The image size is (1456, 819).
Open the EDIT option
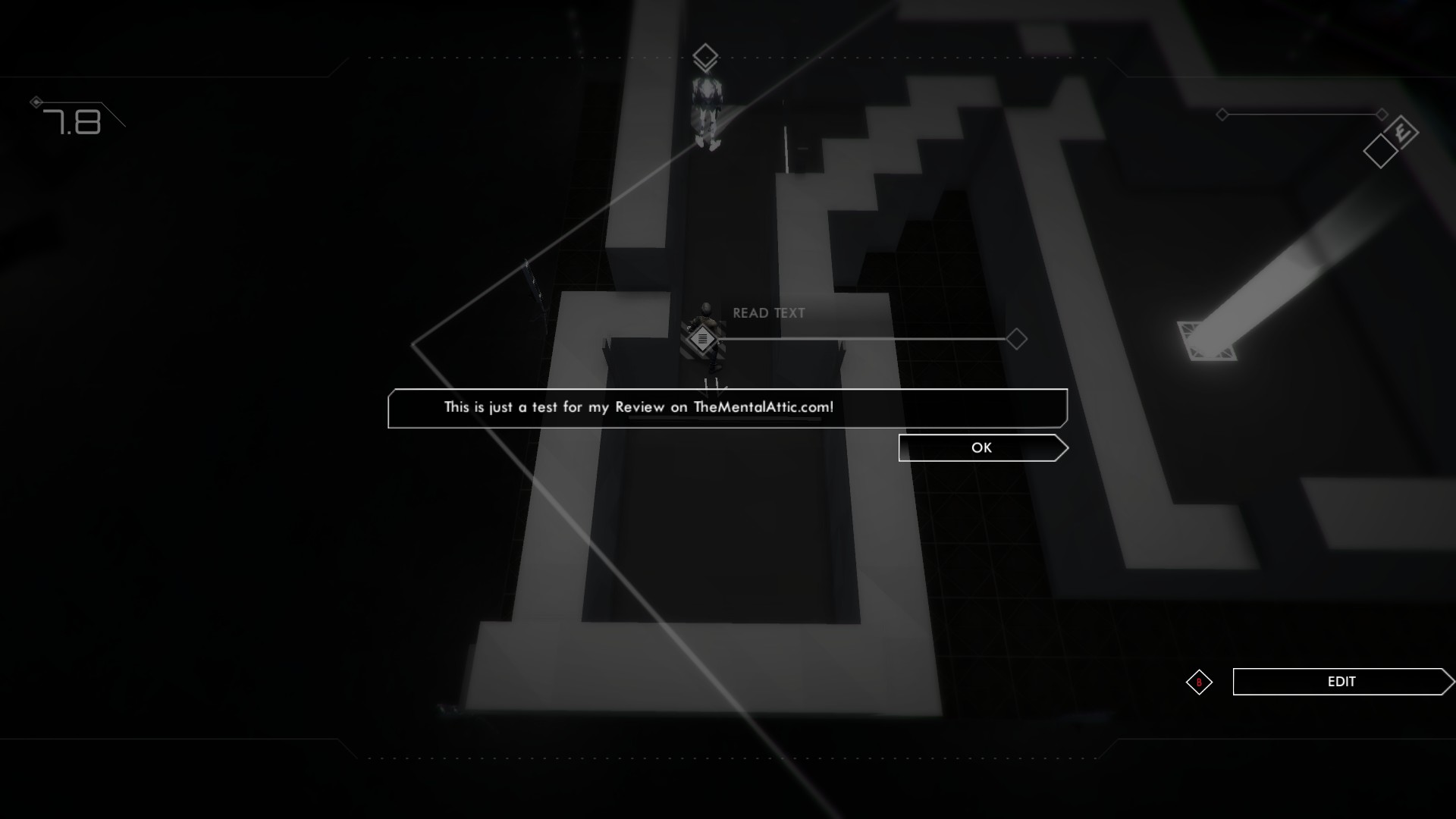(1341, 682)
